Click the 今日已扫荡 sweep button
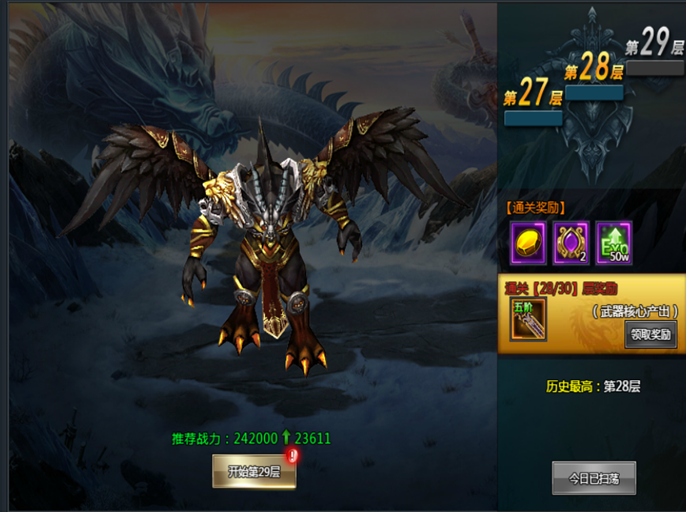Viewport: 686px width, 512px height. [x=594, y=478]
